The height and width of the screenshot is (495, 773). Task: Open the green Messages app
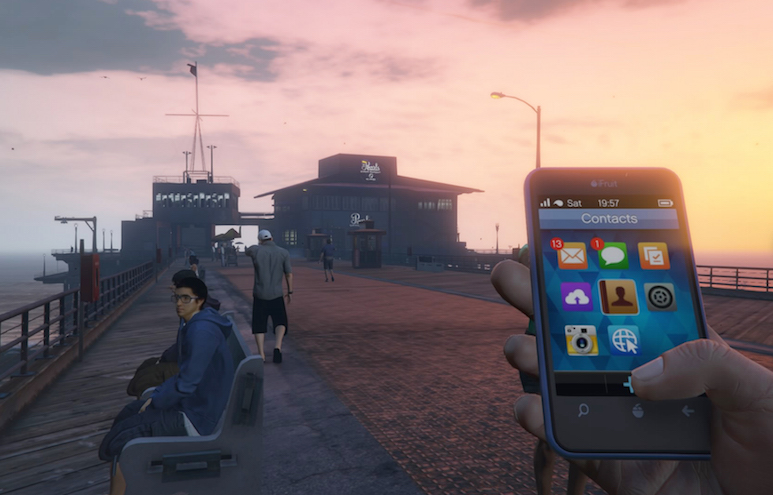(x=613, y=255)
